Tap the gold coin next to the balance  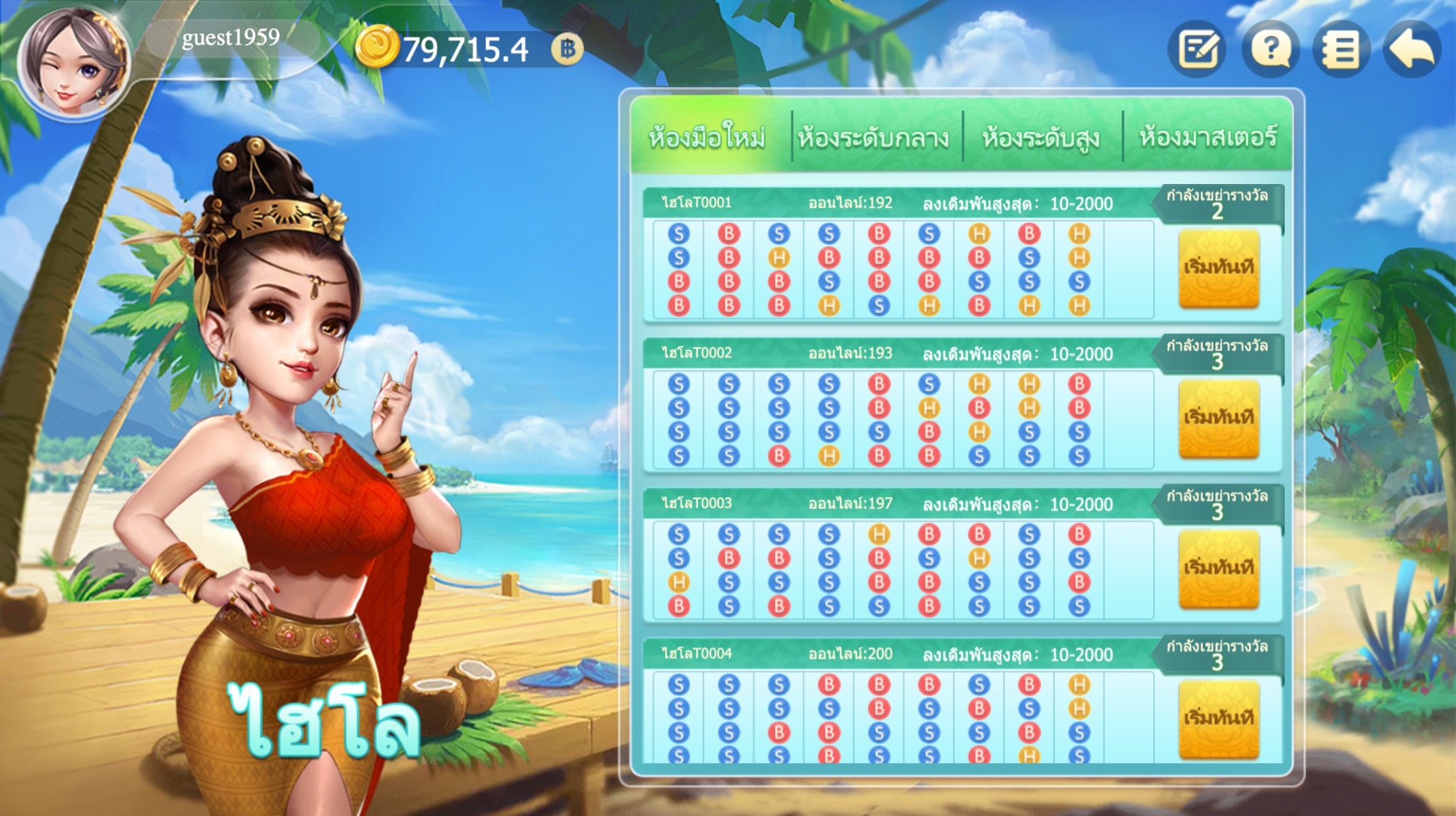click(x=376, y=48)
